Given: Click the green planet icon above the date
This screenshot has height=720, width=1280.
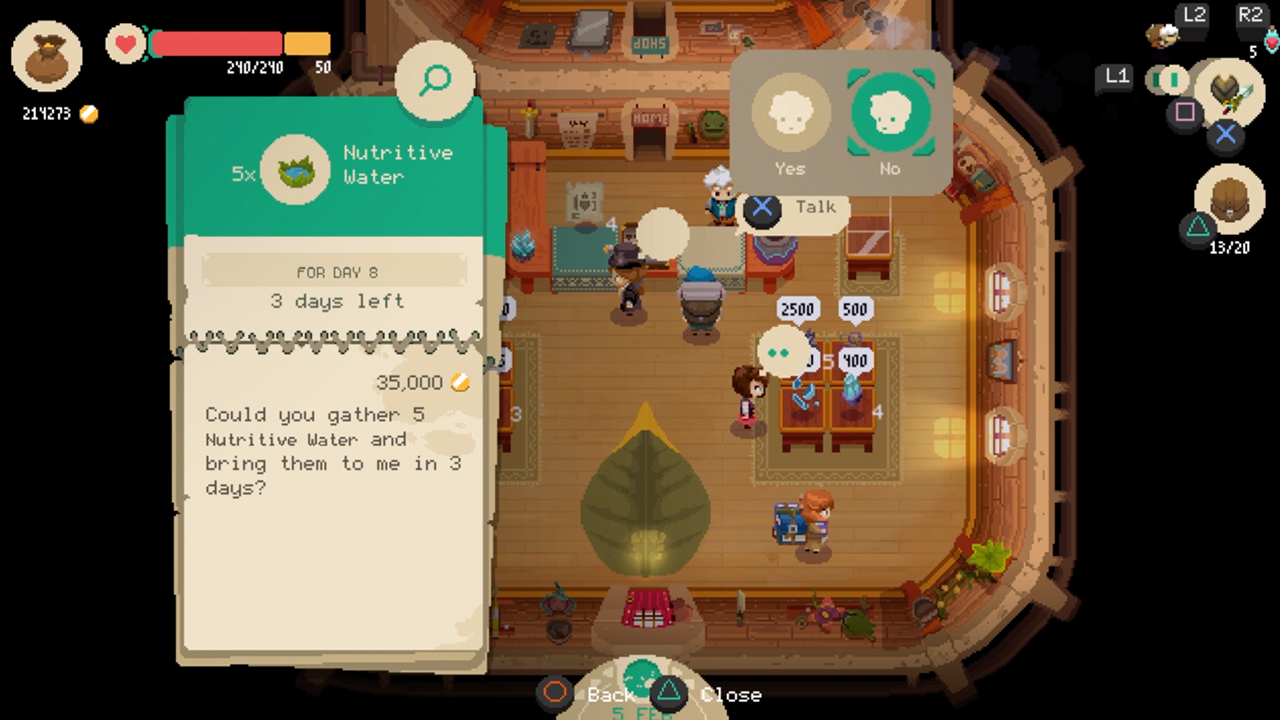Looking at the screenshot, I should click(x=642, y=675).
